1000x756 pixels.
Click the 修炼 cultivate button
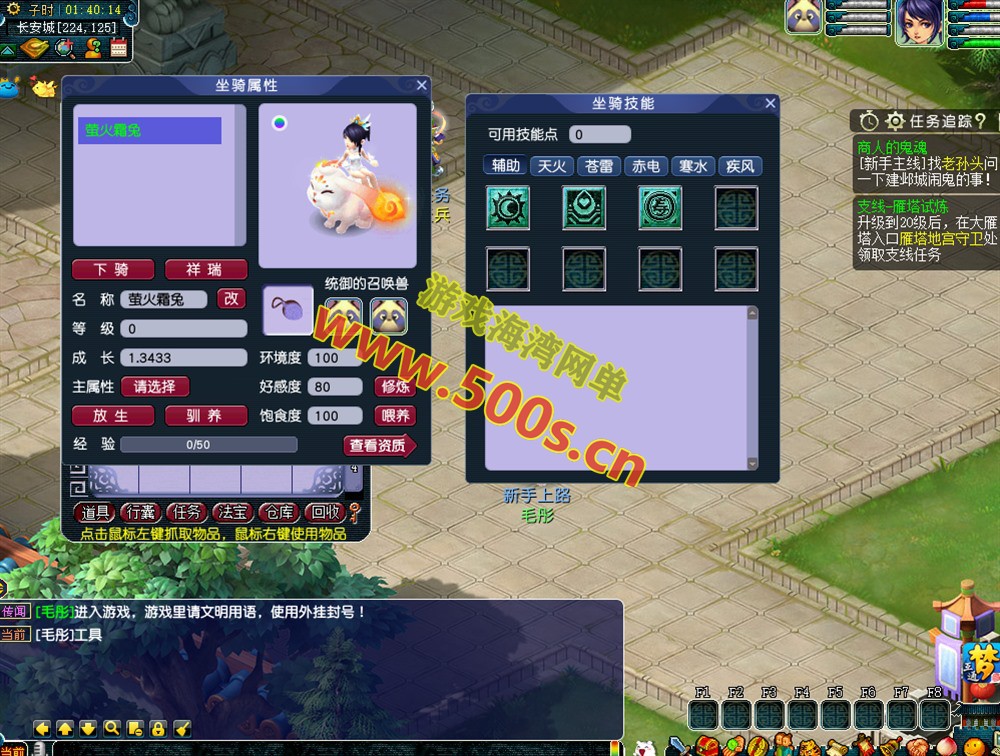click(x=393, y=387)
